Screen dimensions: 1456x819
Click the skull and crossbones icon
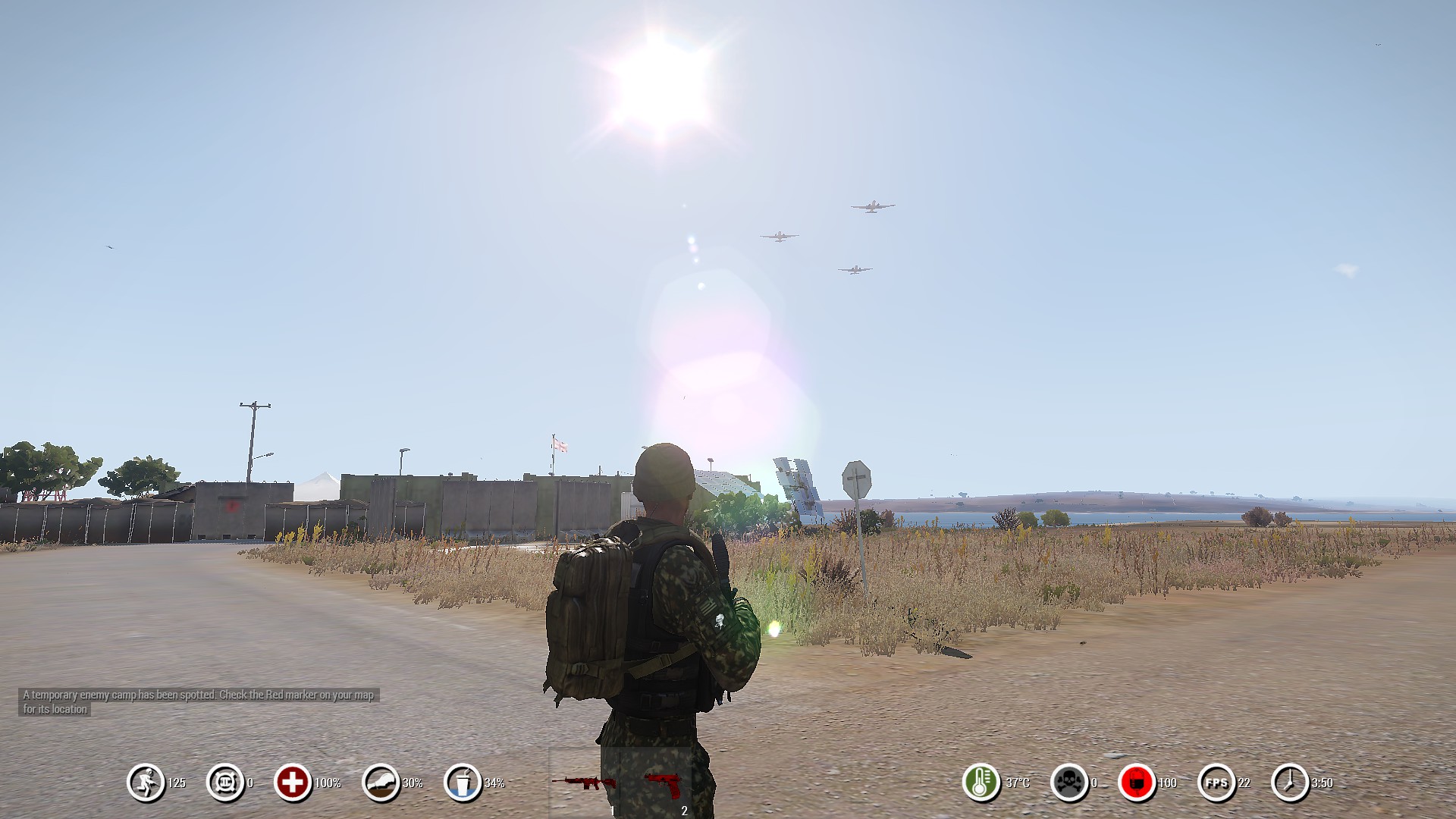1069,783
